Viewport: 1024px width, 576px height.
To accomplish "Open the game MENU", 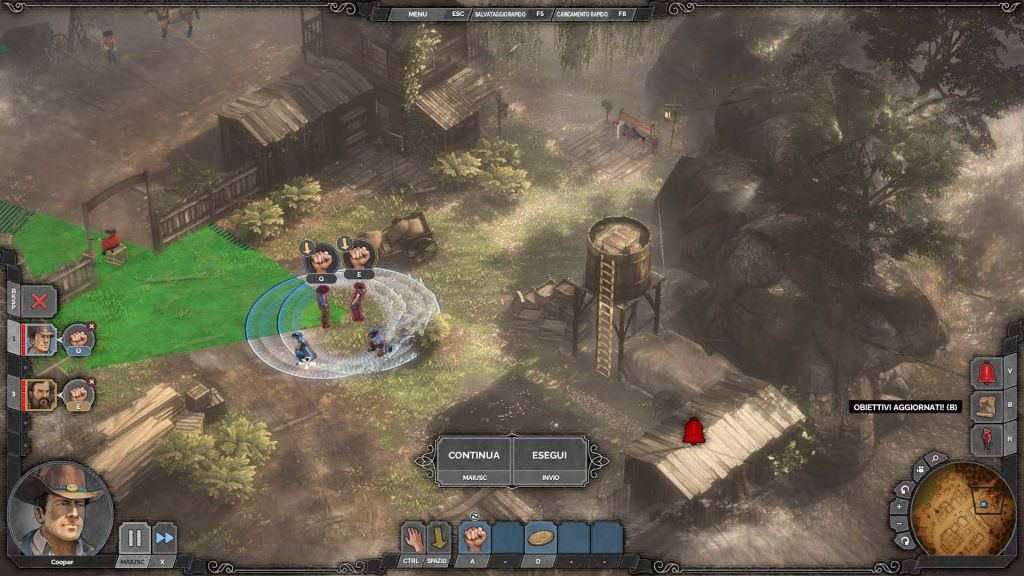I will (417, 14).
